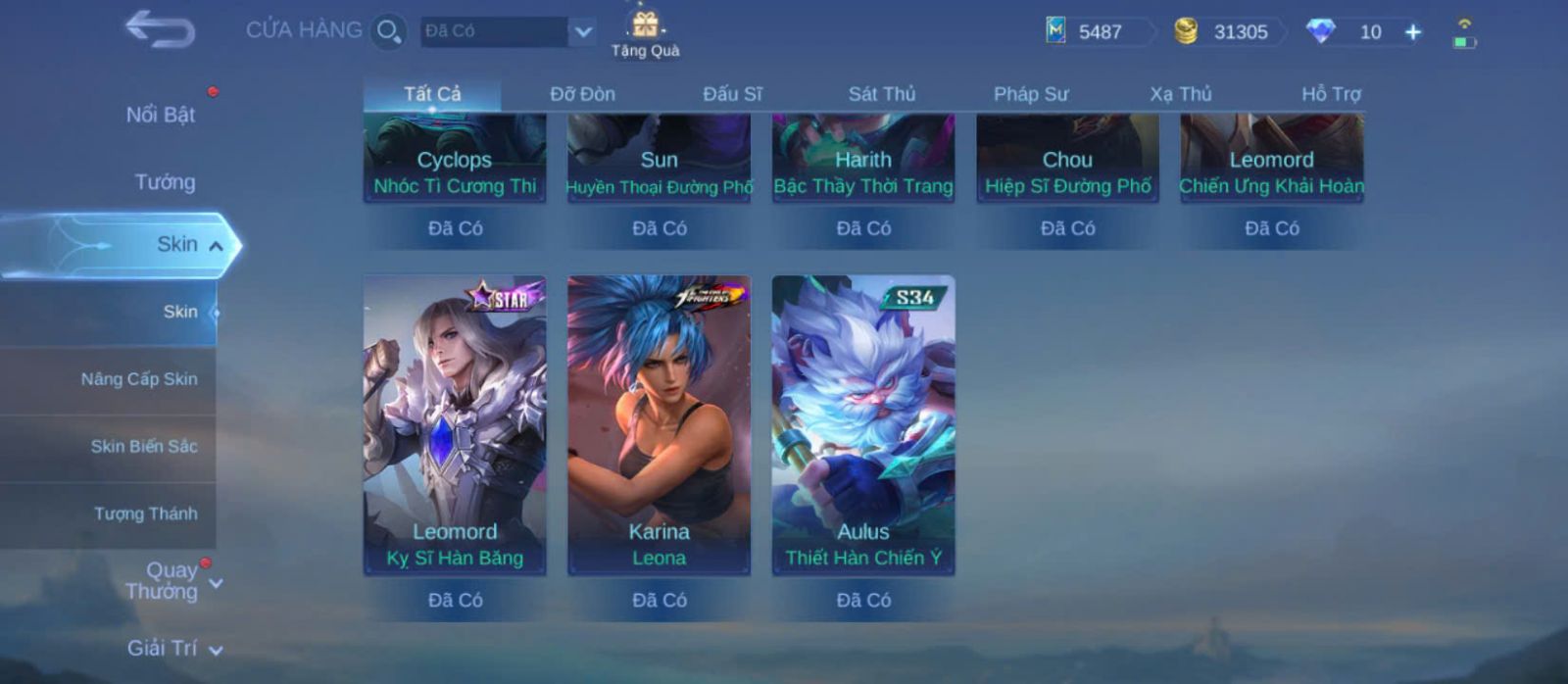Add diamonds with the plus button
Screen dimensions: 1568x684
pyautogui.click(x=1413, y=32)
